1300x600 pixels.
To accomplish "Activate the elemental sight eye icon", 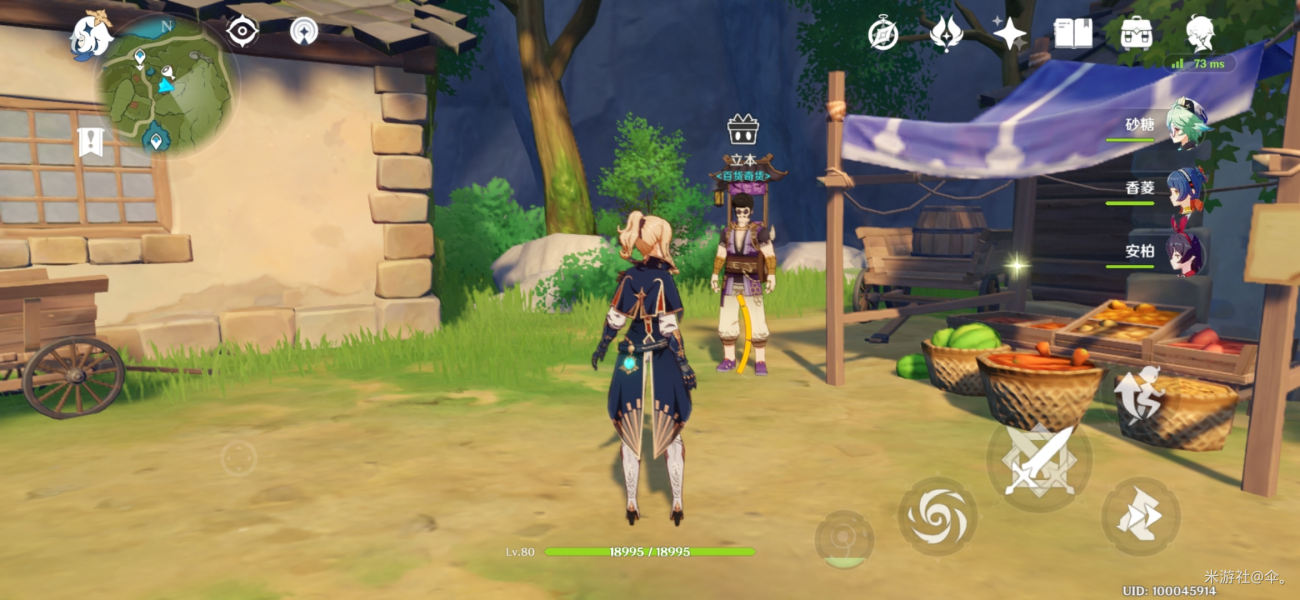I will (x=242, y=32).
